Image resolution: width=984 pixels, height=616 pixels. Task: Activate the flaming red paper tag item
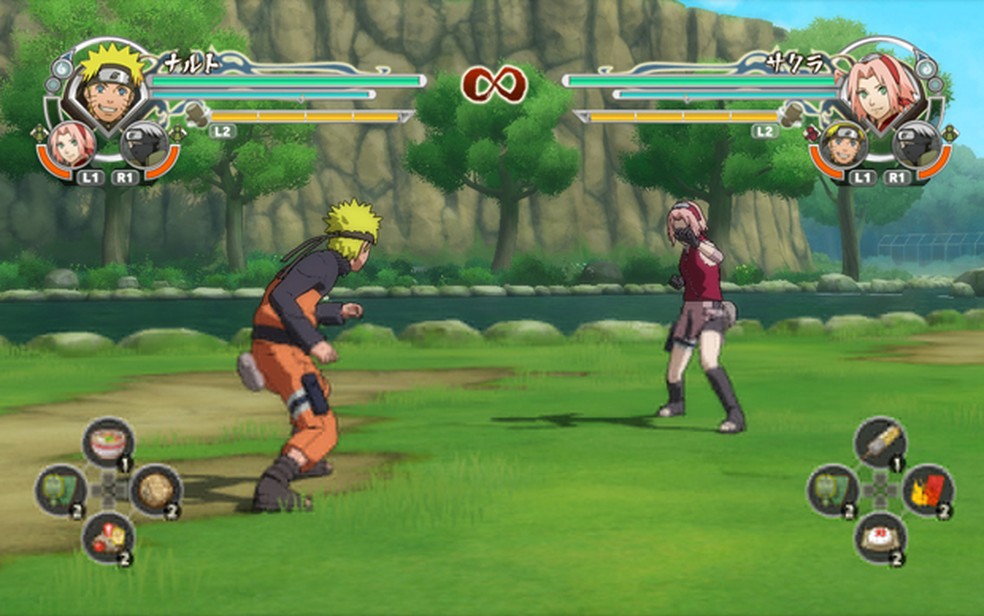[x=927, y=489]
